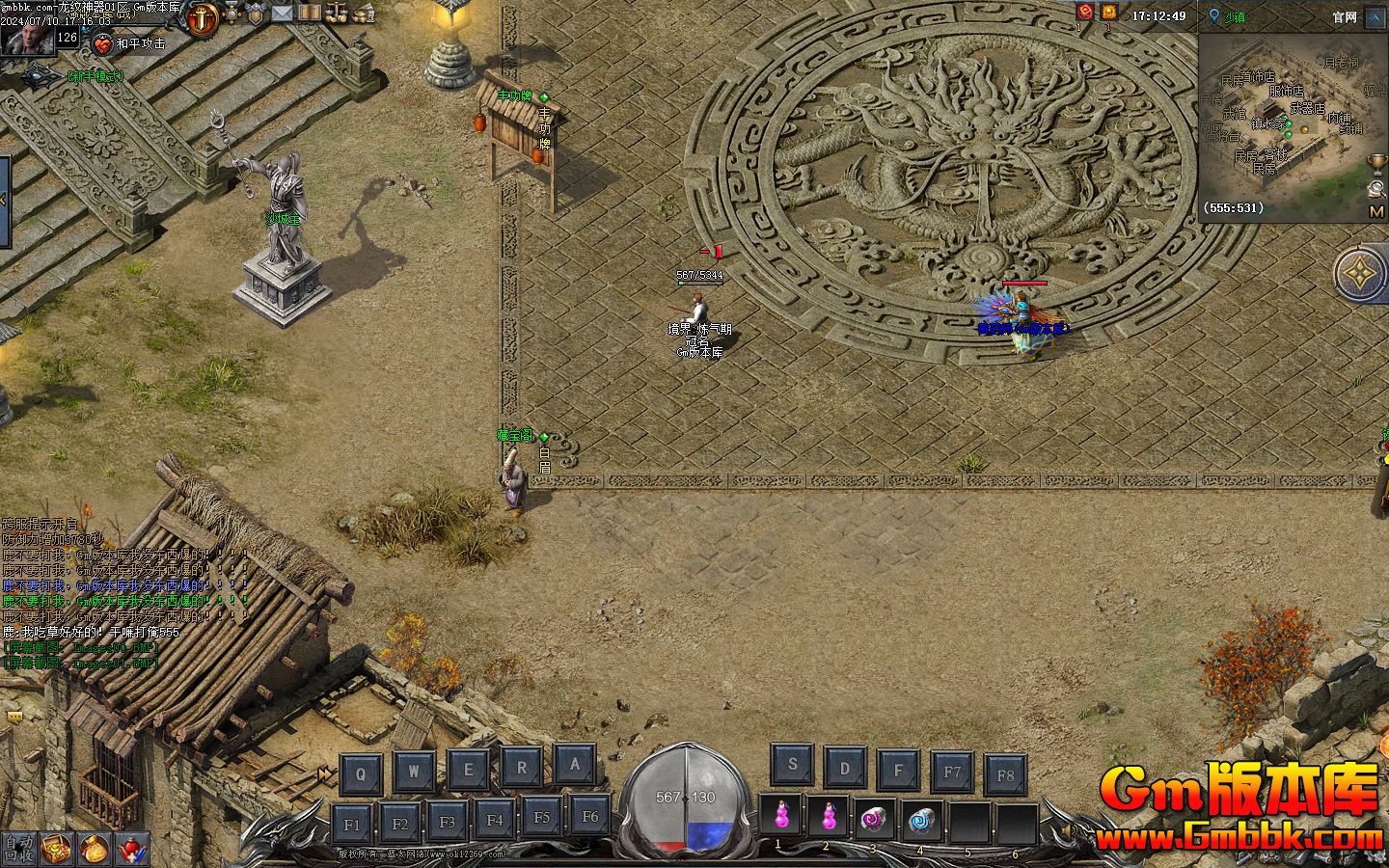Image resolution: width=1389 pixels, height=868 pixels.
Task: Open the gold pouch bag icon
Action: [x=94, y=848]
